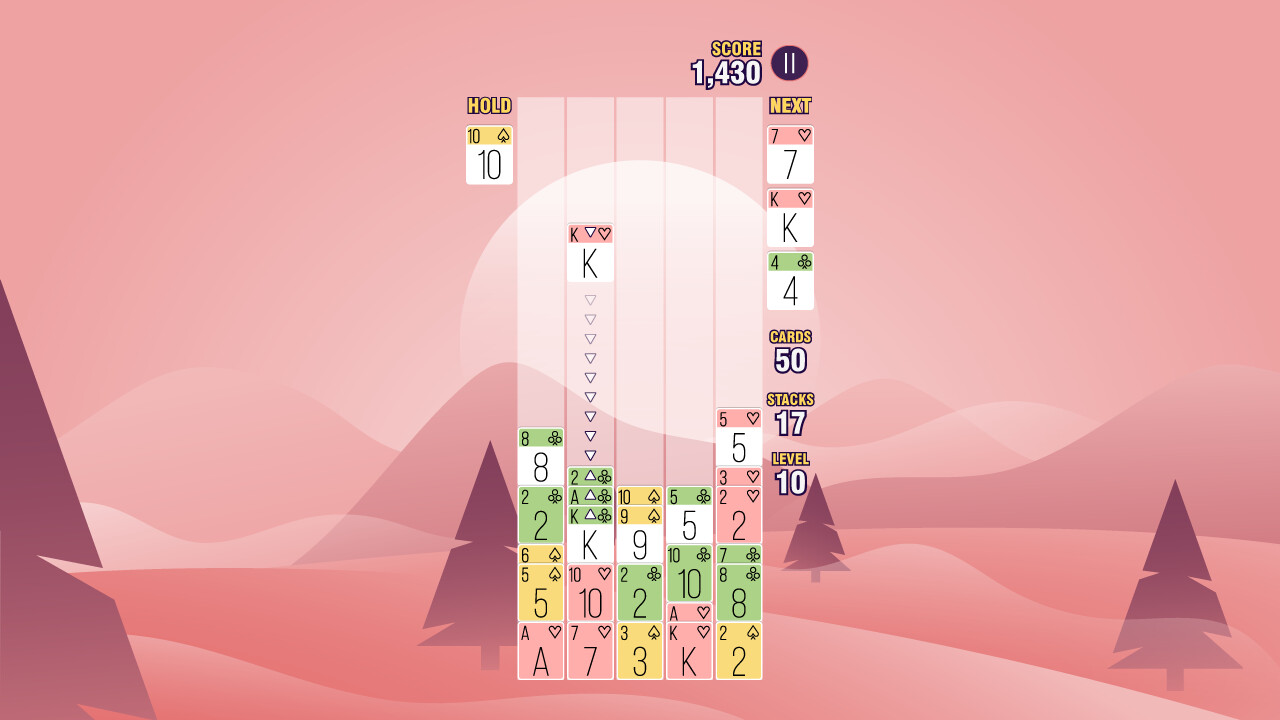Click the HOLD label above the held card
This screenshot has height=720, width=1280.
(x=489, y=105)
